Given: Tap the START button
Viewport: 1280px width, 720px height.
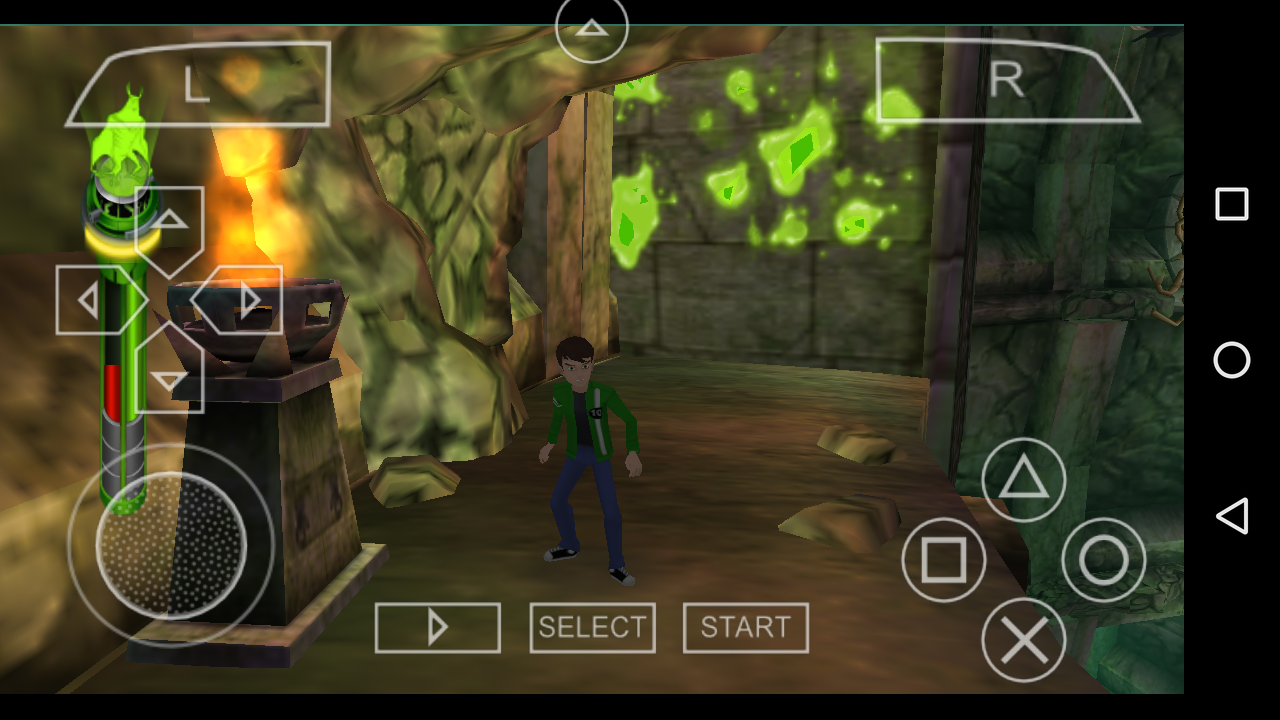Looking at the screenshot, I should pyautogui.click(x=746, y=628).
